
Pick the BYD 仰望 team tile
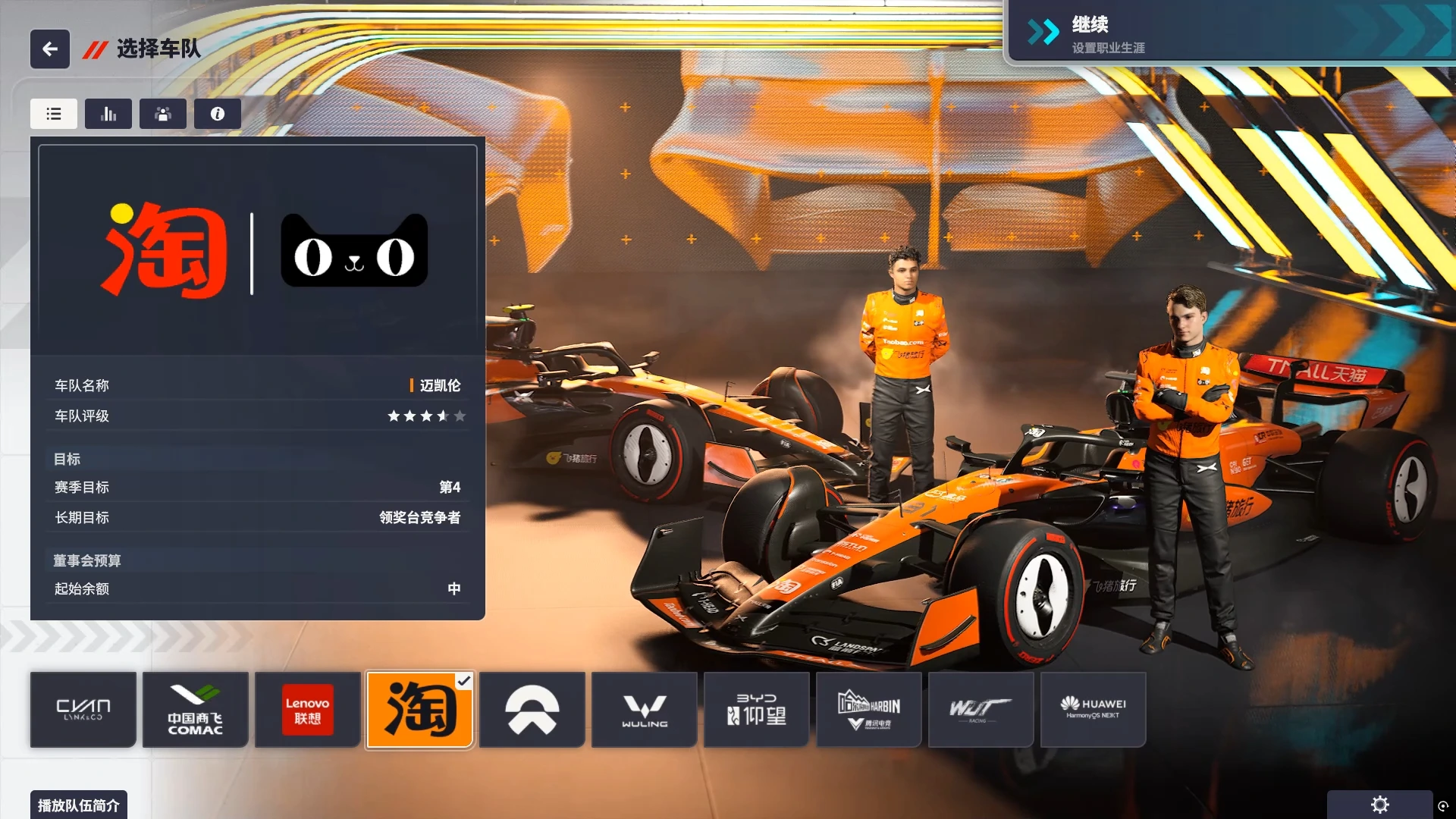757,710
